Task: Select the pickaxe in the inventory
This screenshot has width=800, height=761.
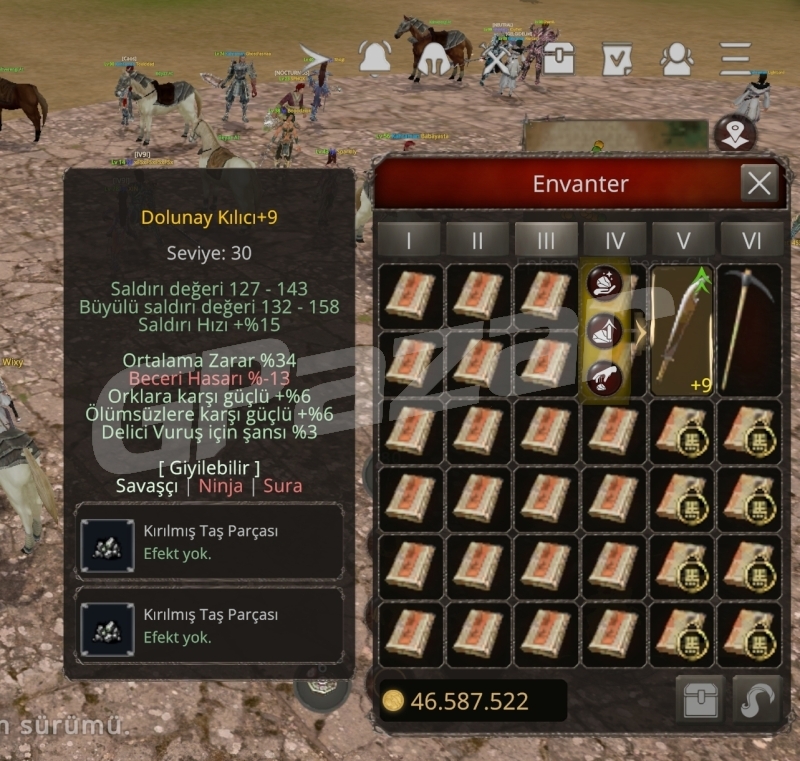Action: (x=749, y=330)
